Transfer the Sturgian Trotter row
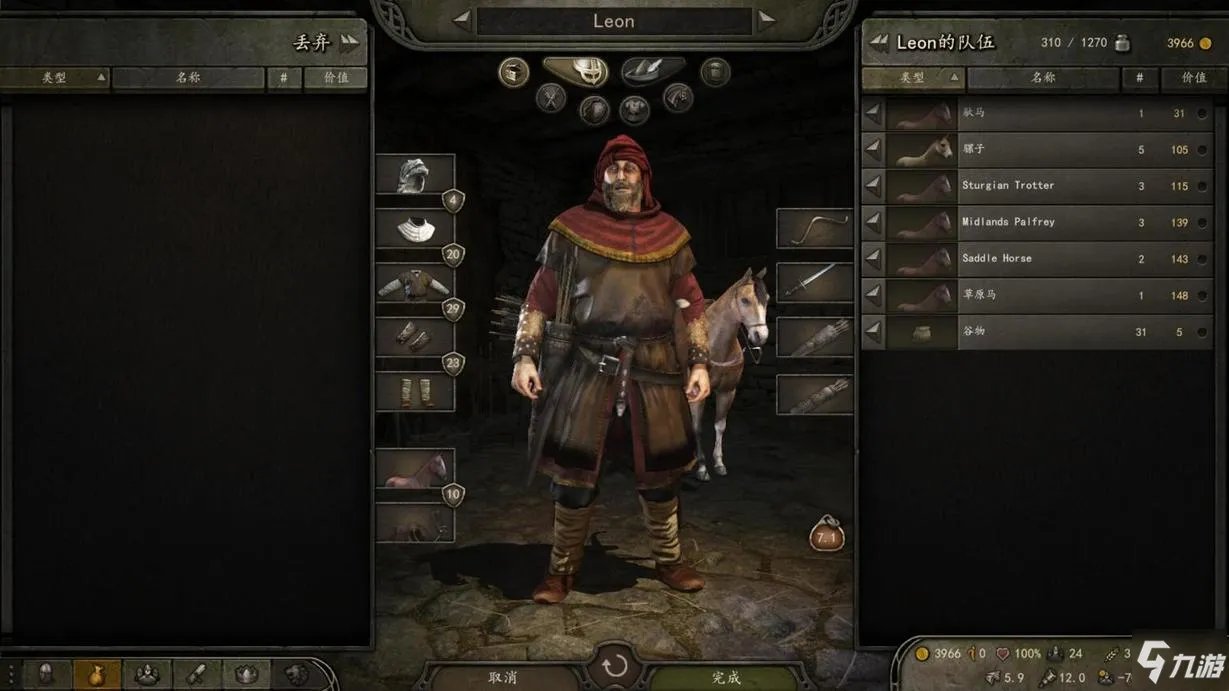 873,186
